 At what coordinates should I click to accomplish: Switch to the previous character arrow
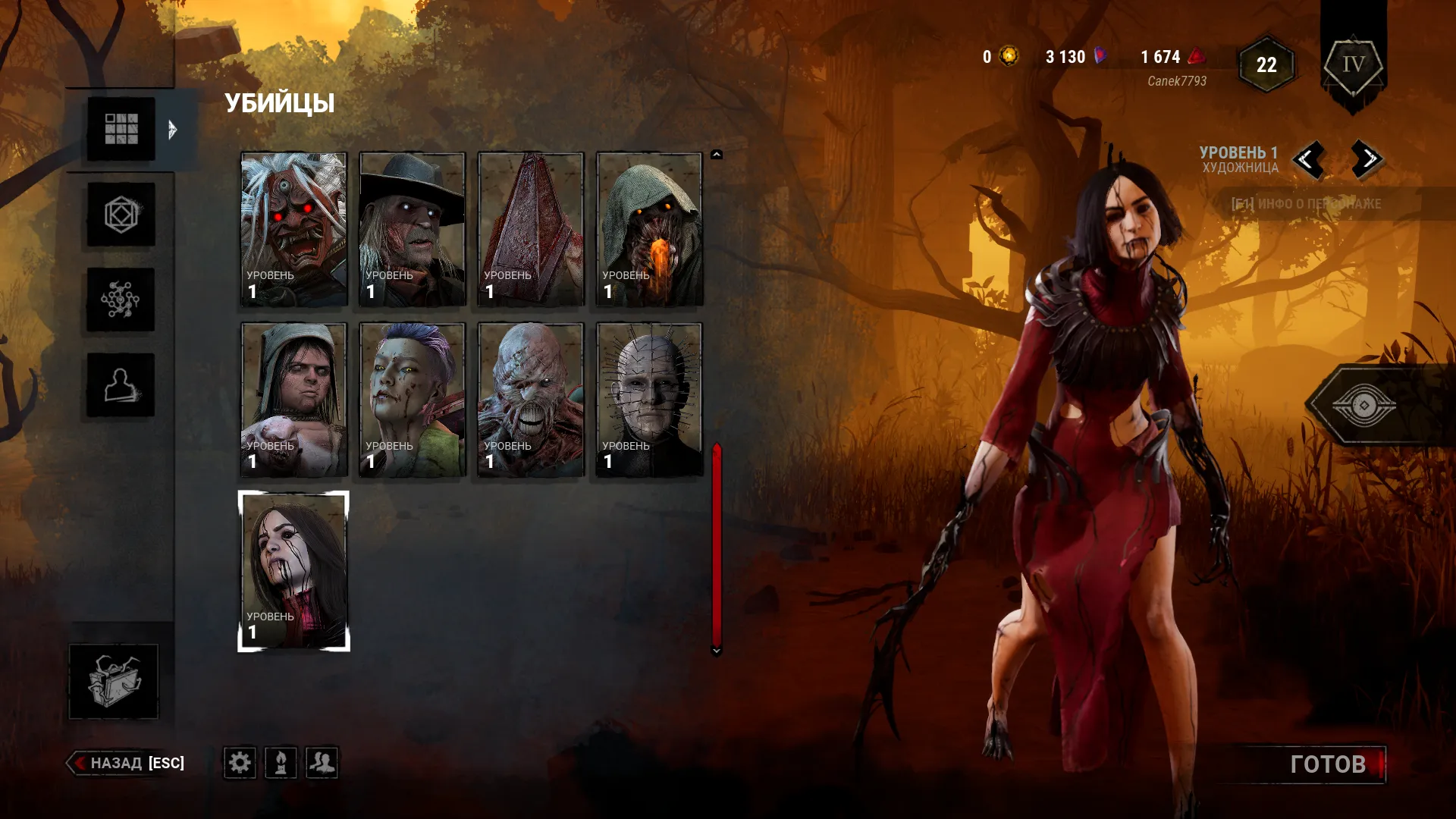(1307, 159)
